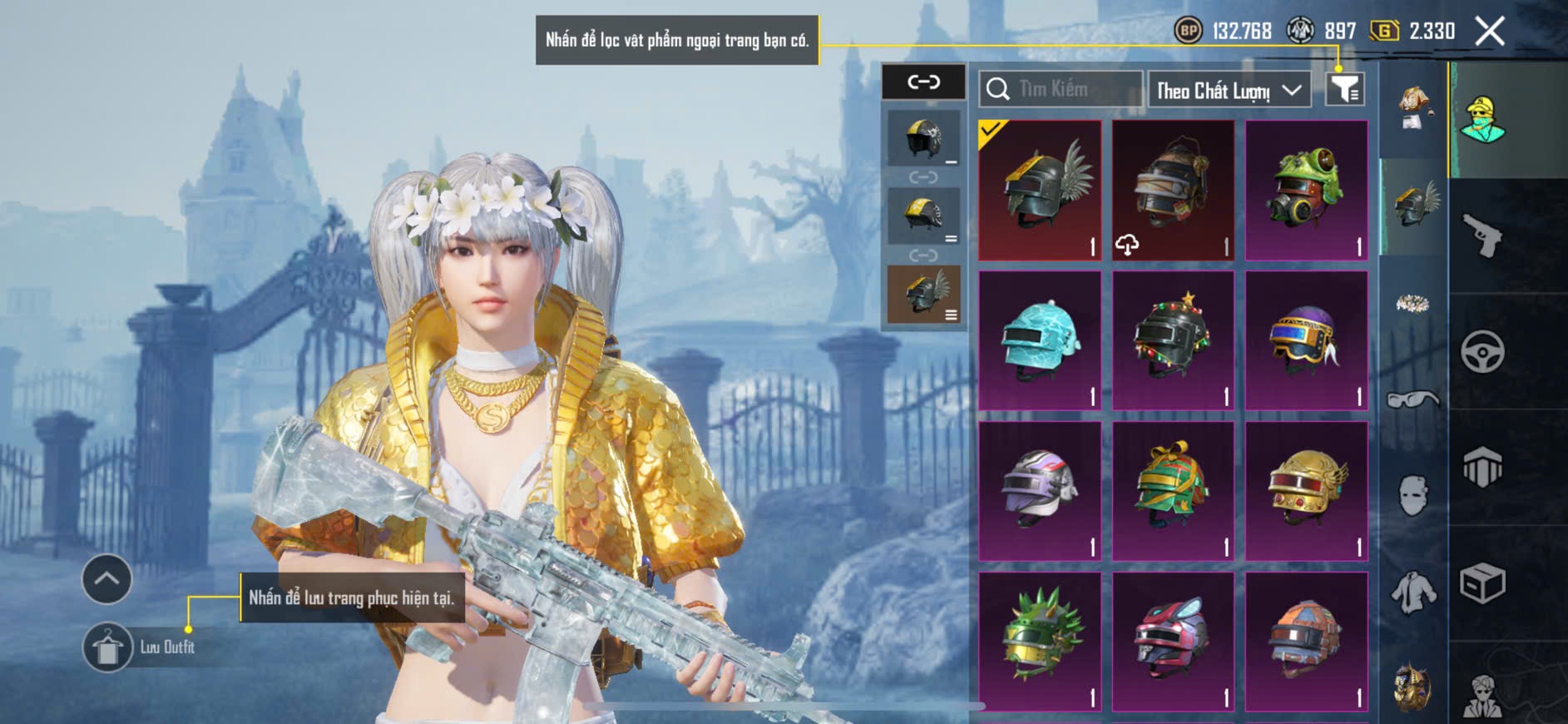Toggle the link icon above helmet levels
This screenshot has height=724, width=1568.
click(x=923, y=82)
